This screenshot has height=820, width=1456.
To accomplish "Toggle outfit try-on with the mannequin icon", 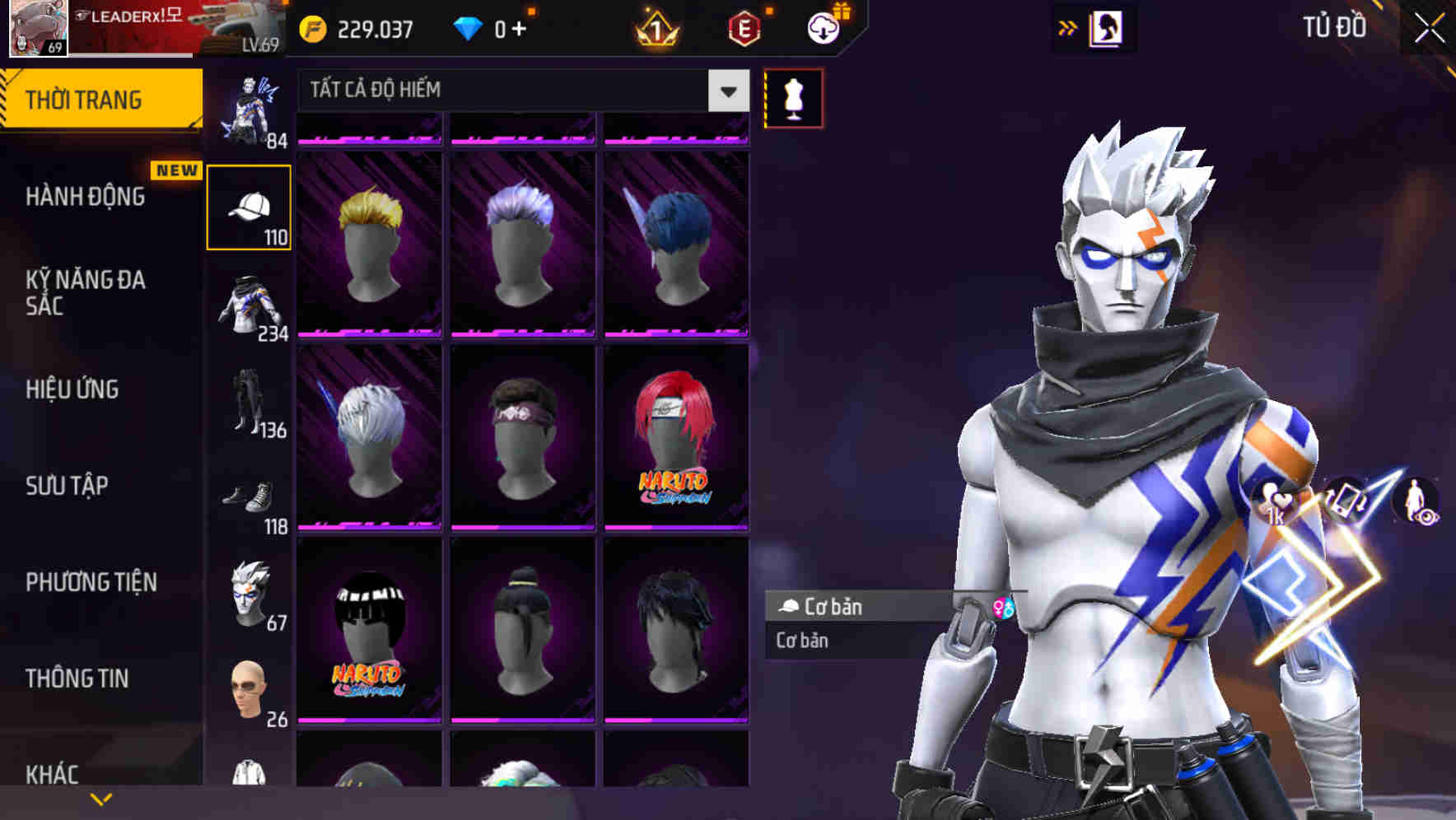I will [x=793, y=96].
